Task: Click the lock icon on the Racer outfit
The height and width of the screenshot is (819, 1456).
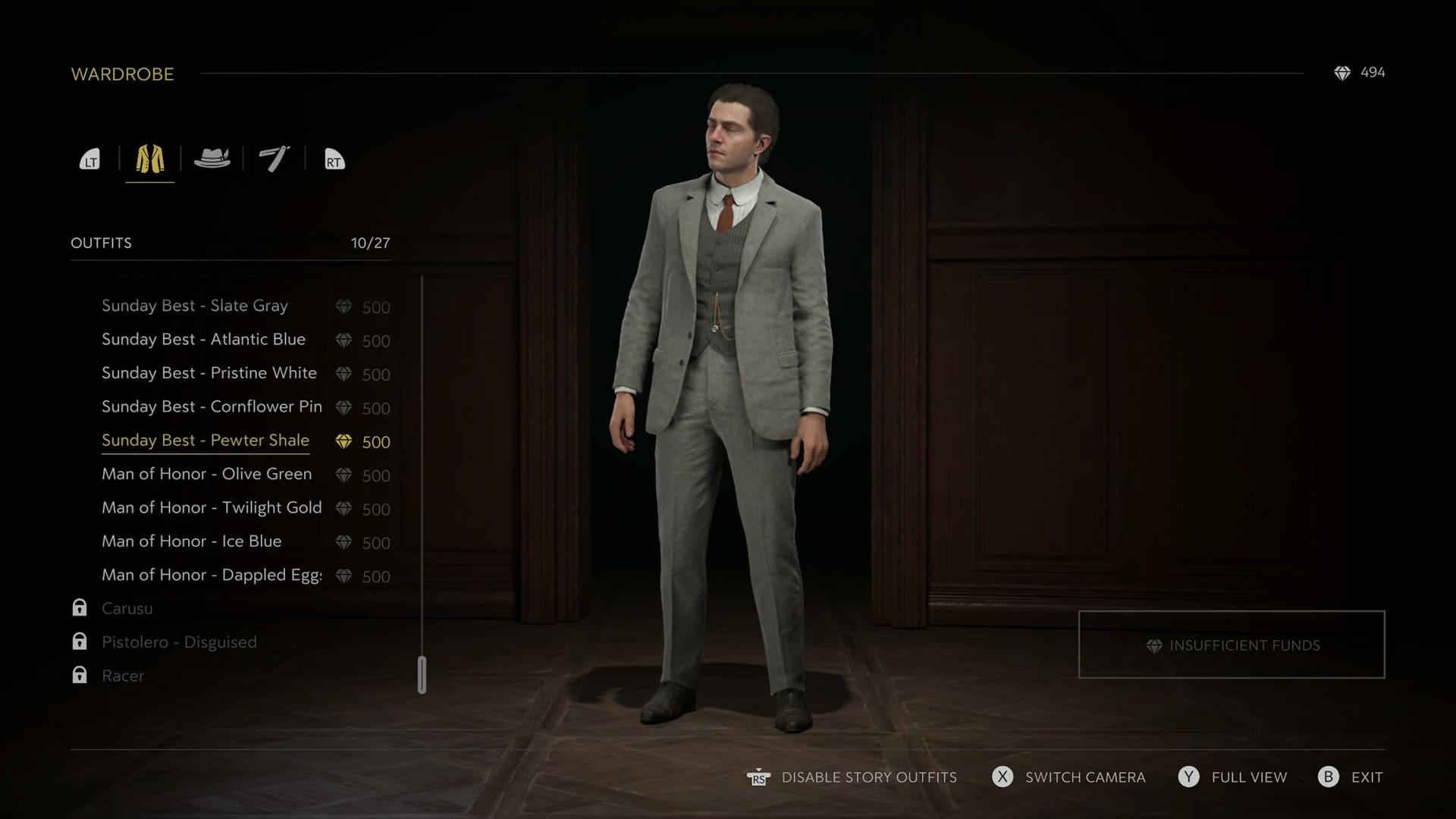Action: [x=79, y=675]
